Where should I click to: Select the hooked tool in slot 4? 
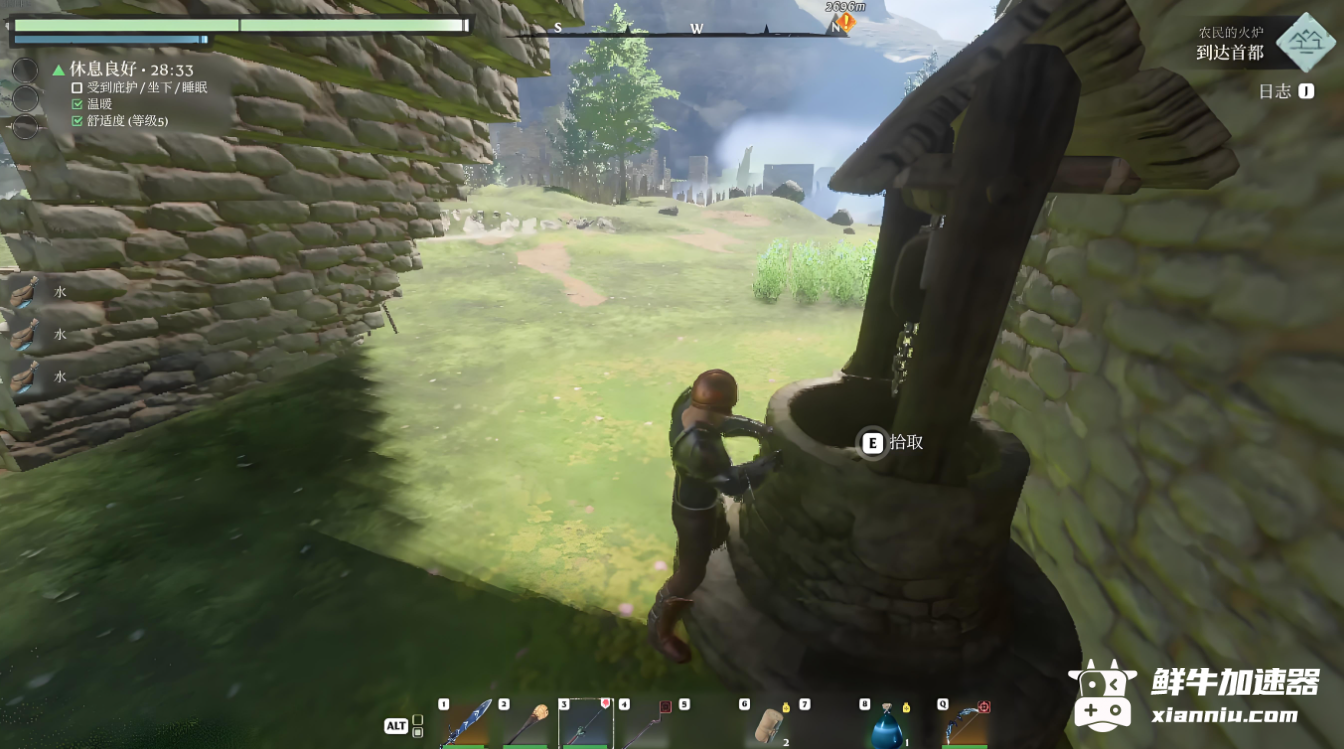click(x=646, y=724)
